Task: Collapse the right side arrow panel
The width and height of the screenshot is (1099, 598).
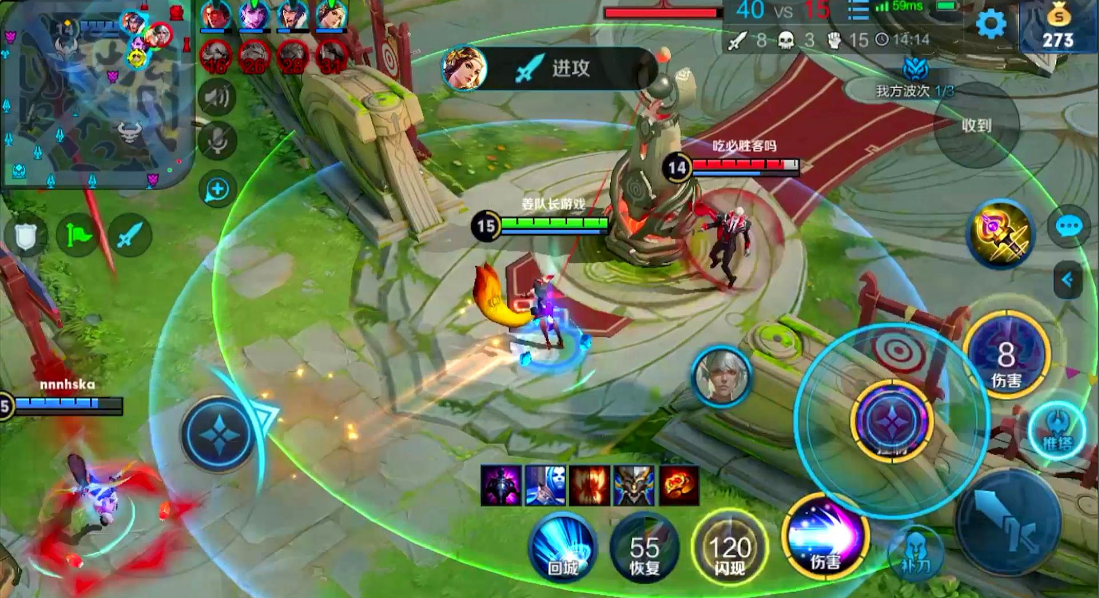Action: click(1068, 280)
